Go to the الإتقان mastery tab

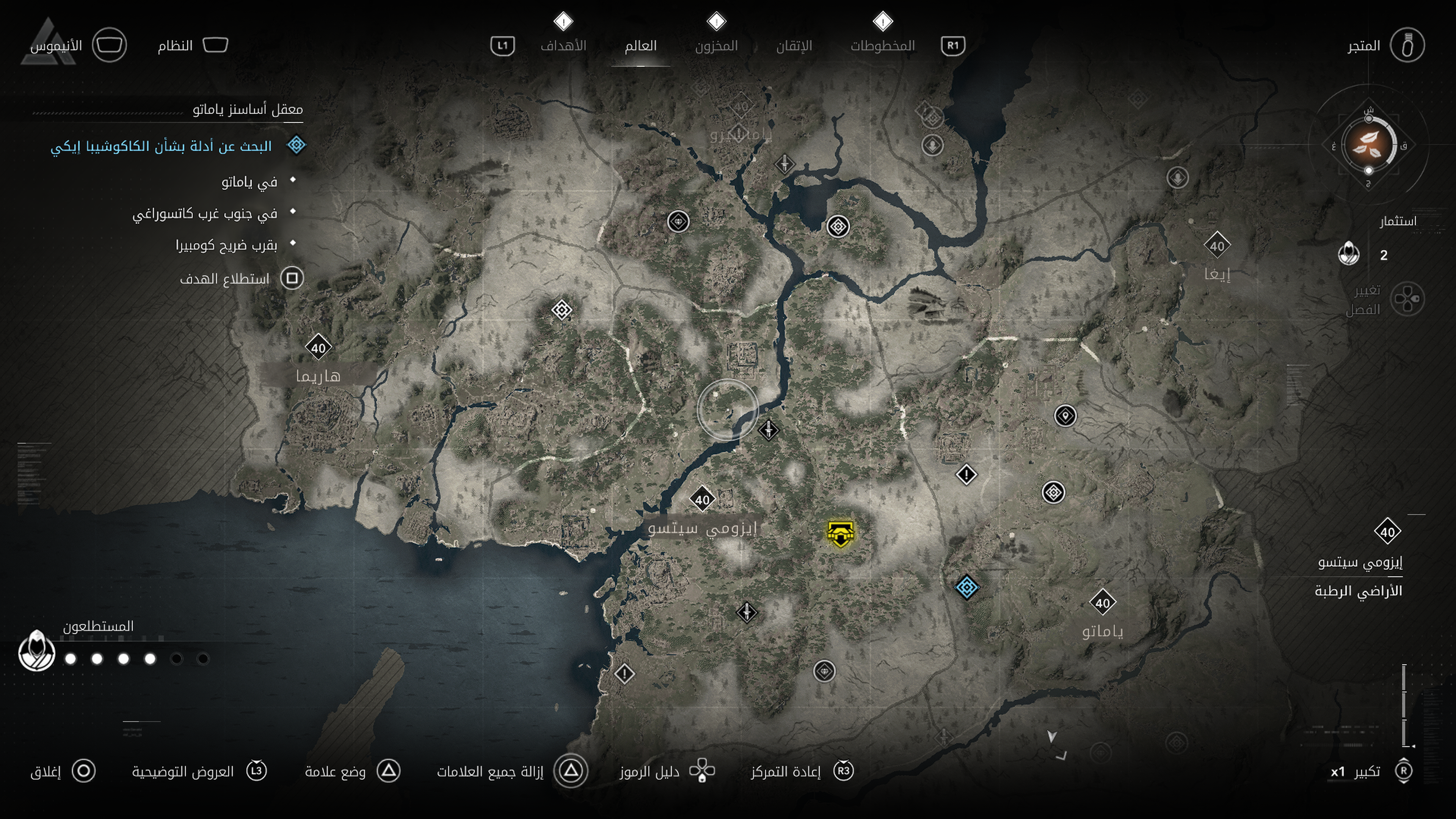(794, 45)
